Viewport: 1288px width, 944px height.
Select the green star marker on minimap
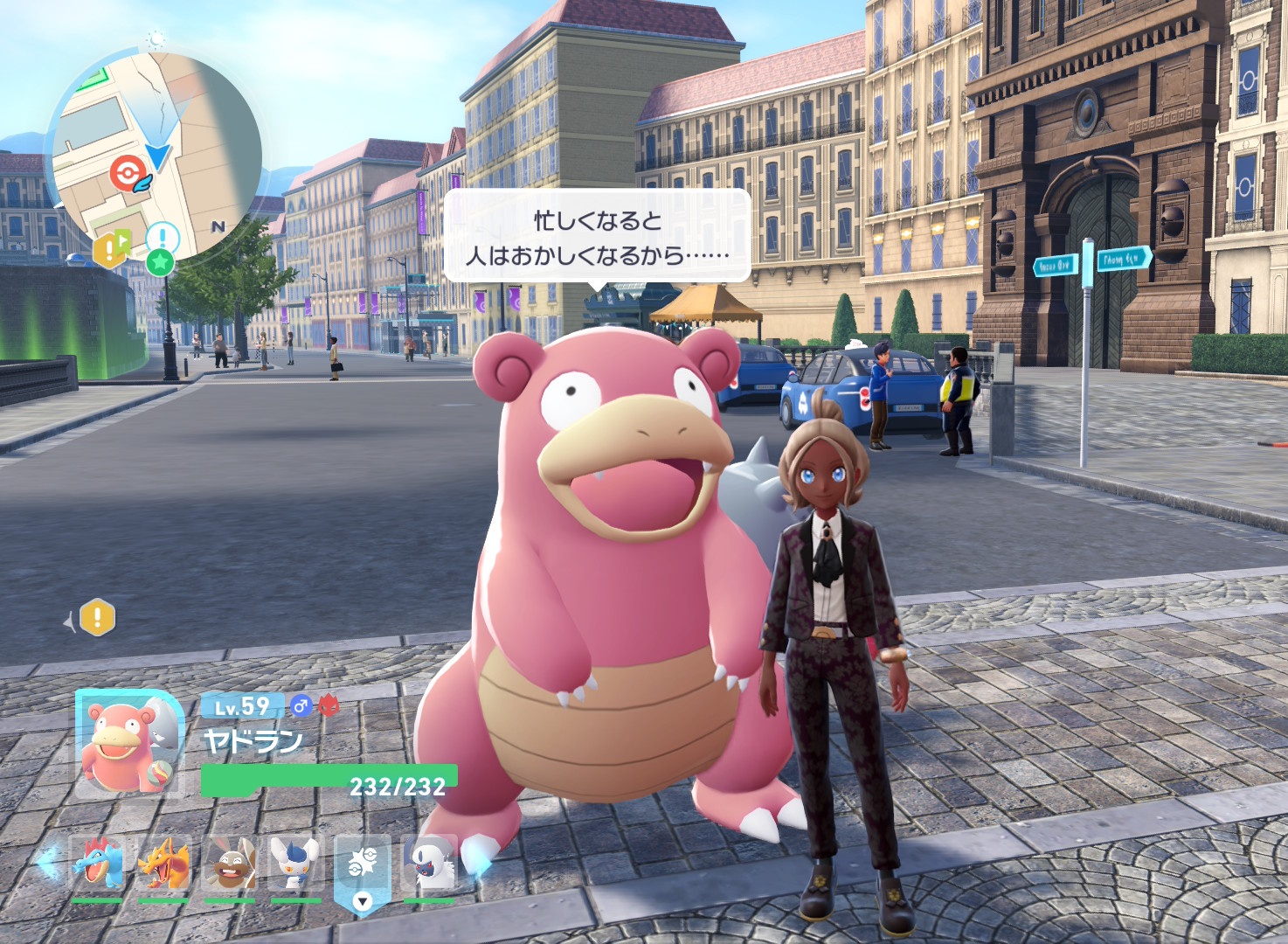[160, 260]
